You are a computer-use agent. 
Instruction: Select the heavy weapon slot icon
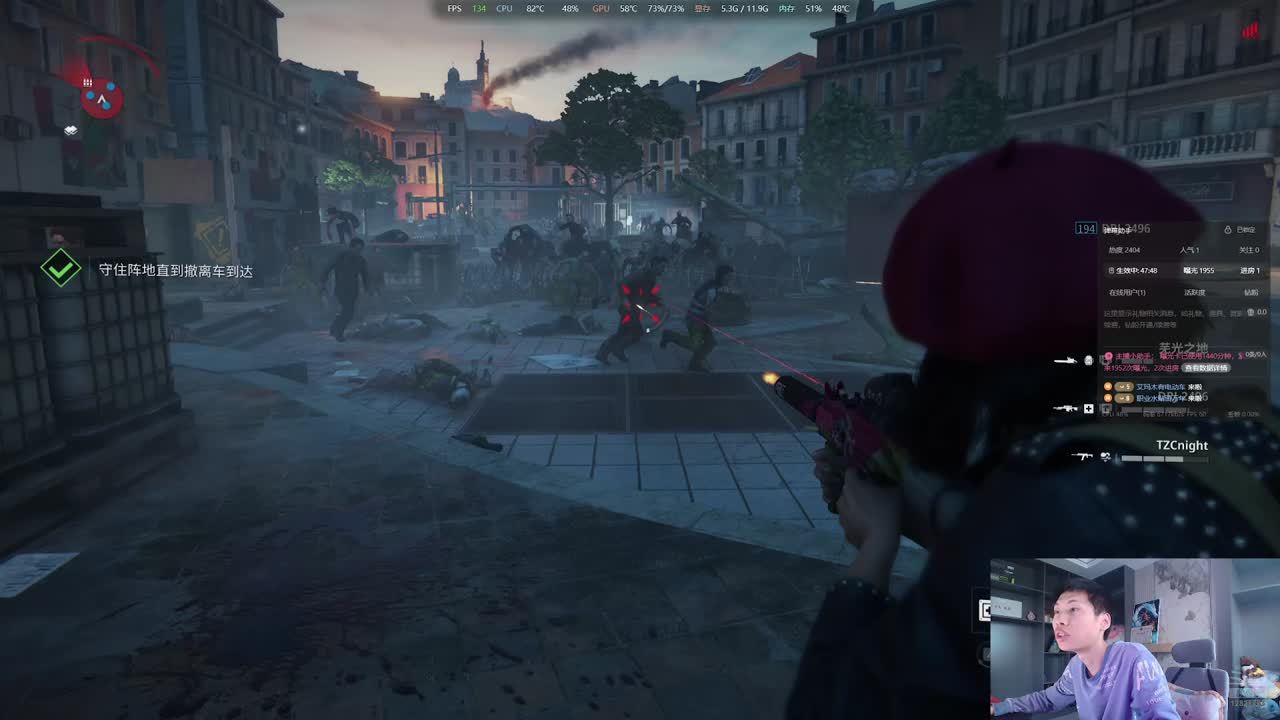[x=1066, y=360]
